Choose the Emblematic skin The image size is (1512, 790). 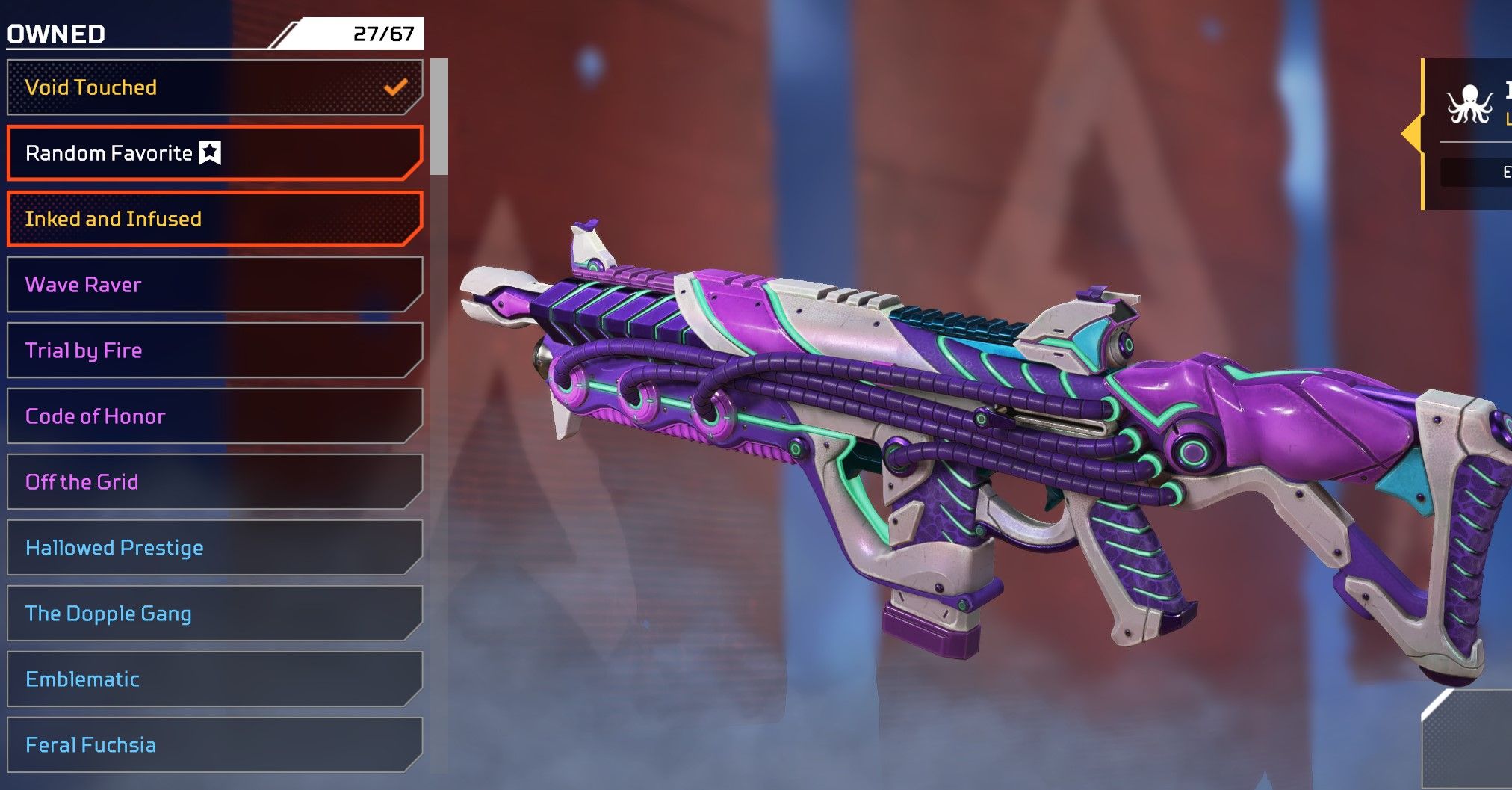coord(214,679)
